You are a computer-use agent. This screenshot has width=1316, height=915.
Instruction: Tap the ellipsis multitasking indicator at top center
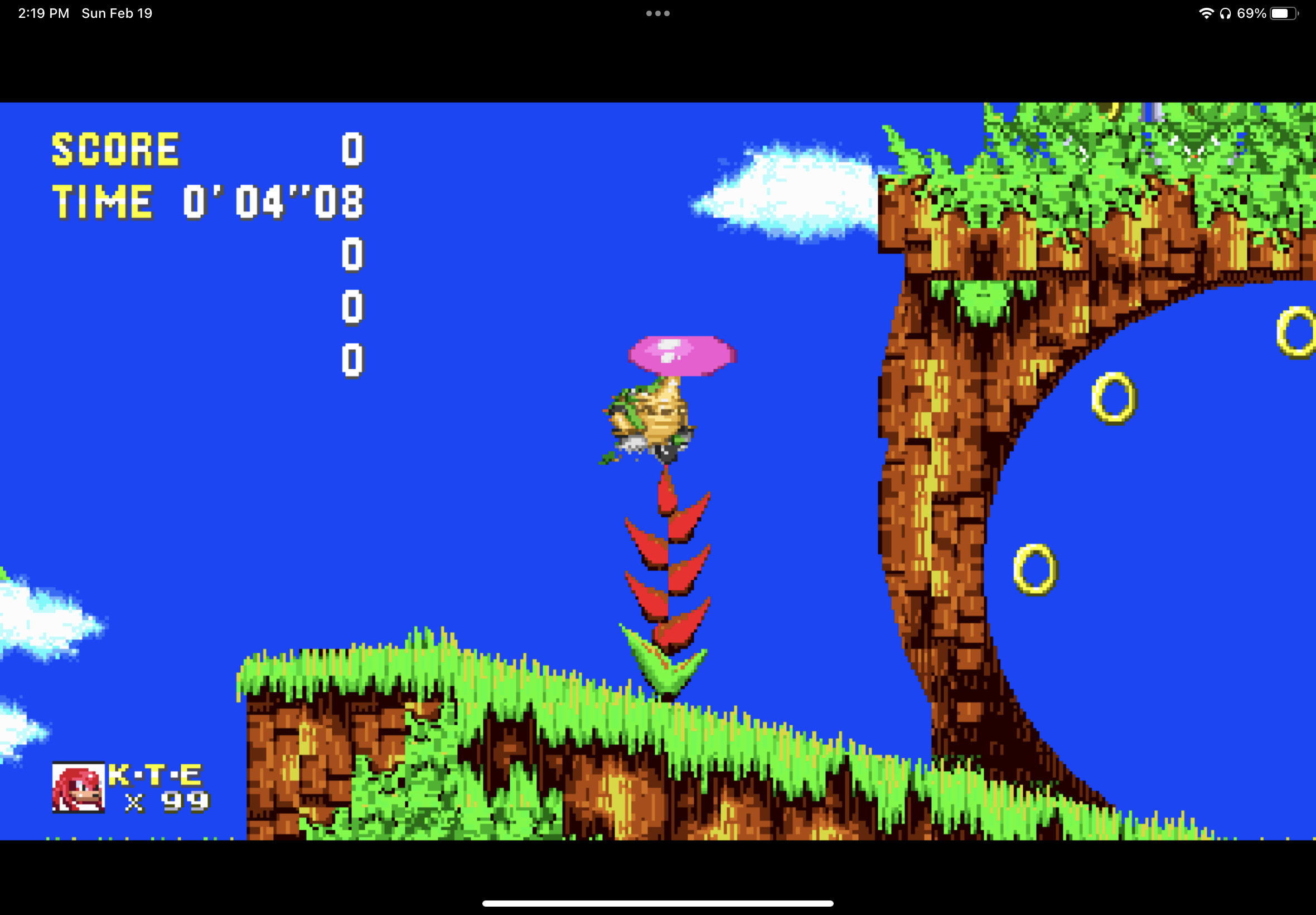[x=657, y=12]
